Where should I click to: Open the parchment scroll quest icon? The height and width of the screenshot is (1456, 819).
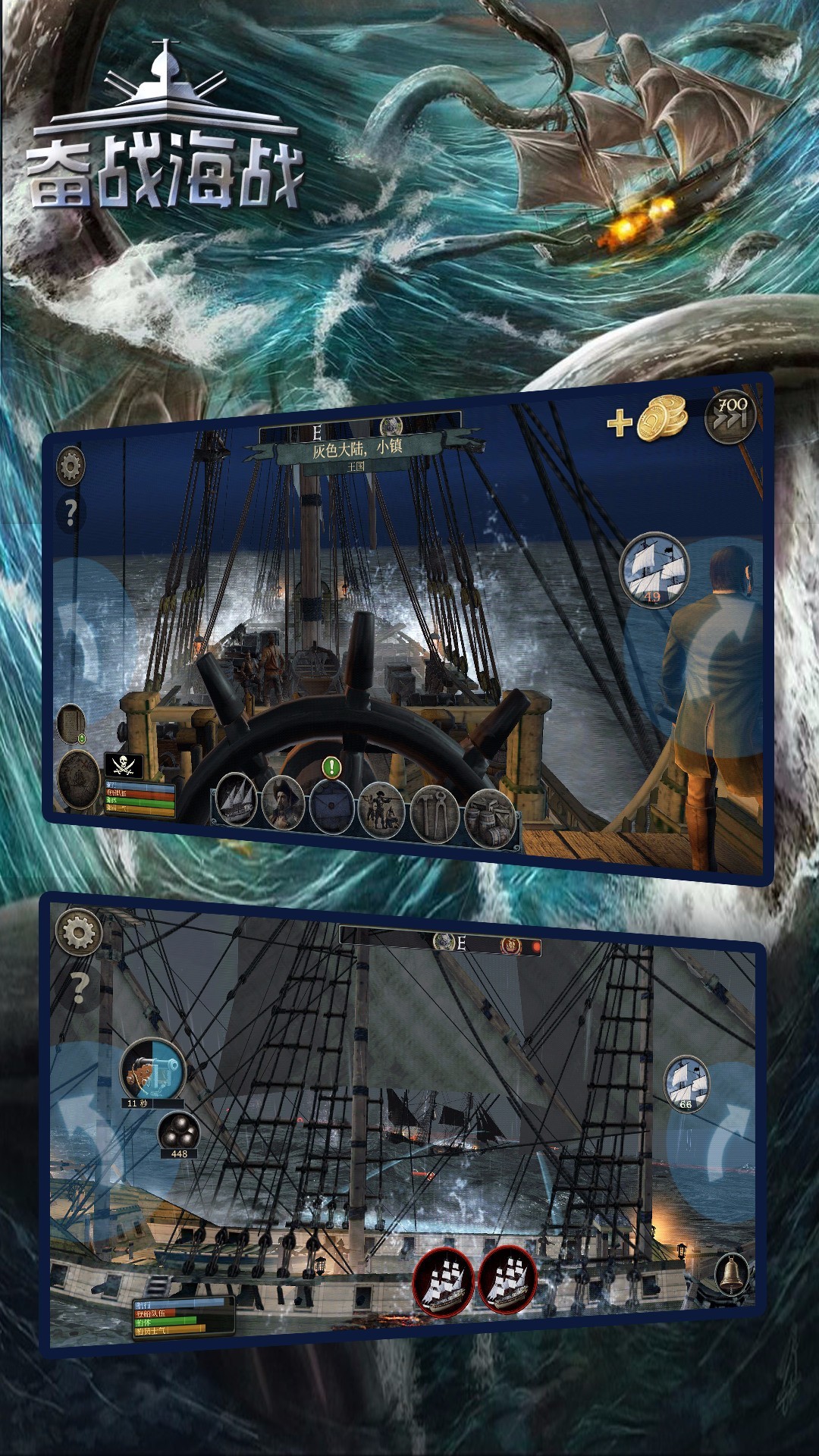[71, 723]
